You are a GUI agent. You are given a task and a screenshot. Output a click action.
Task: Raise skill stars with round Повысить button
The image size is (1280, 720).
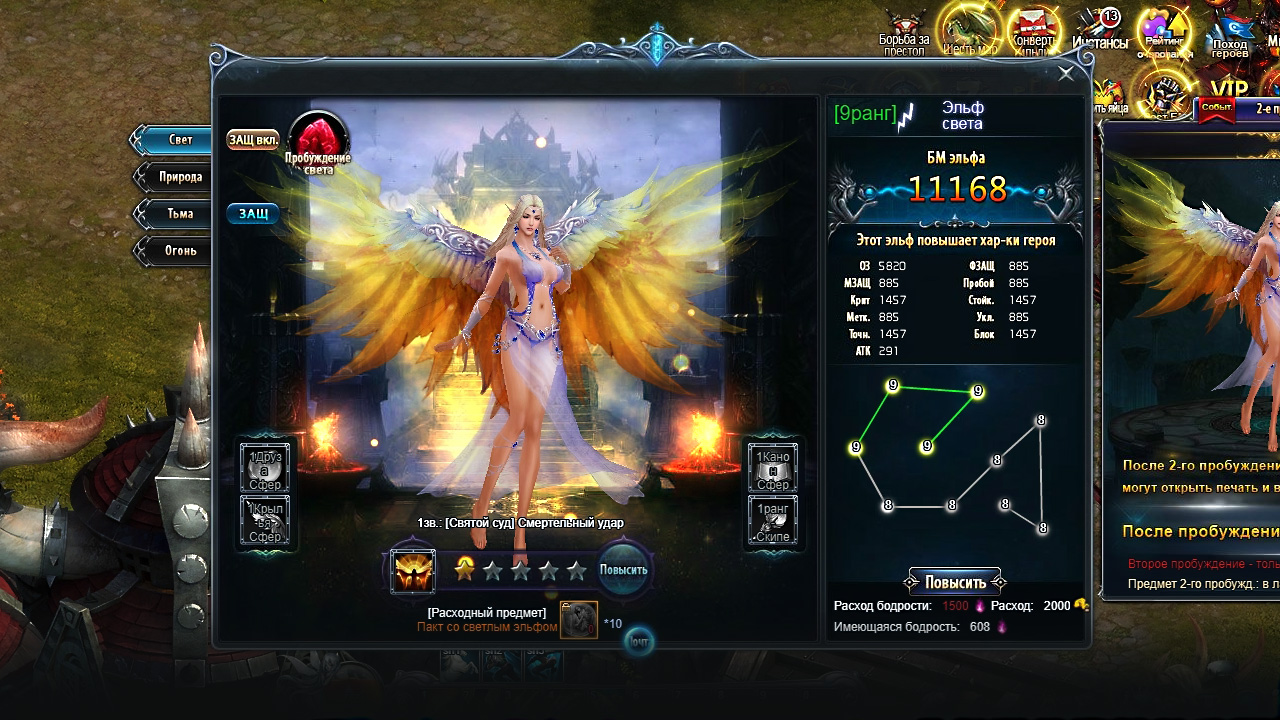[x=623, y=570]
